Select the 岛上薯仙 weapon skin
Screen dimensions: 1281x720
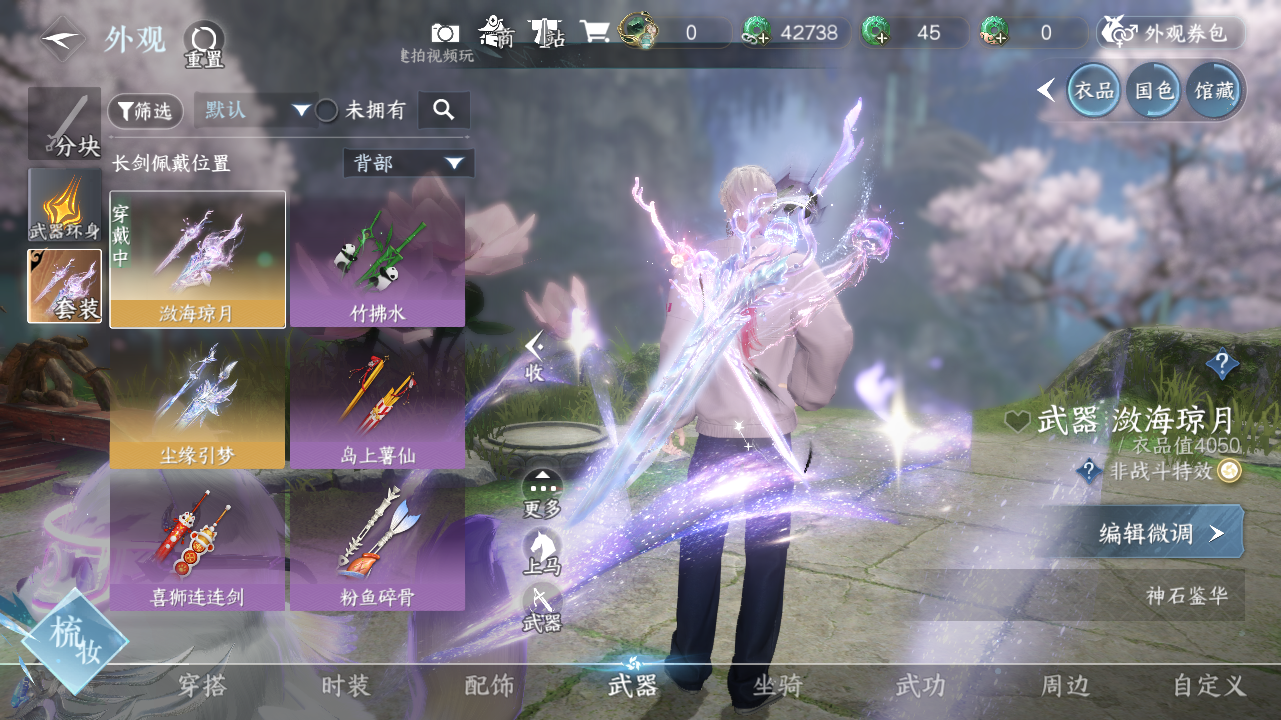(377, 401)
